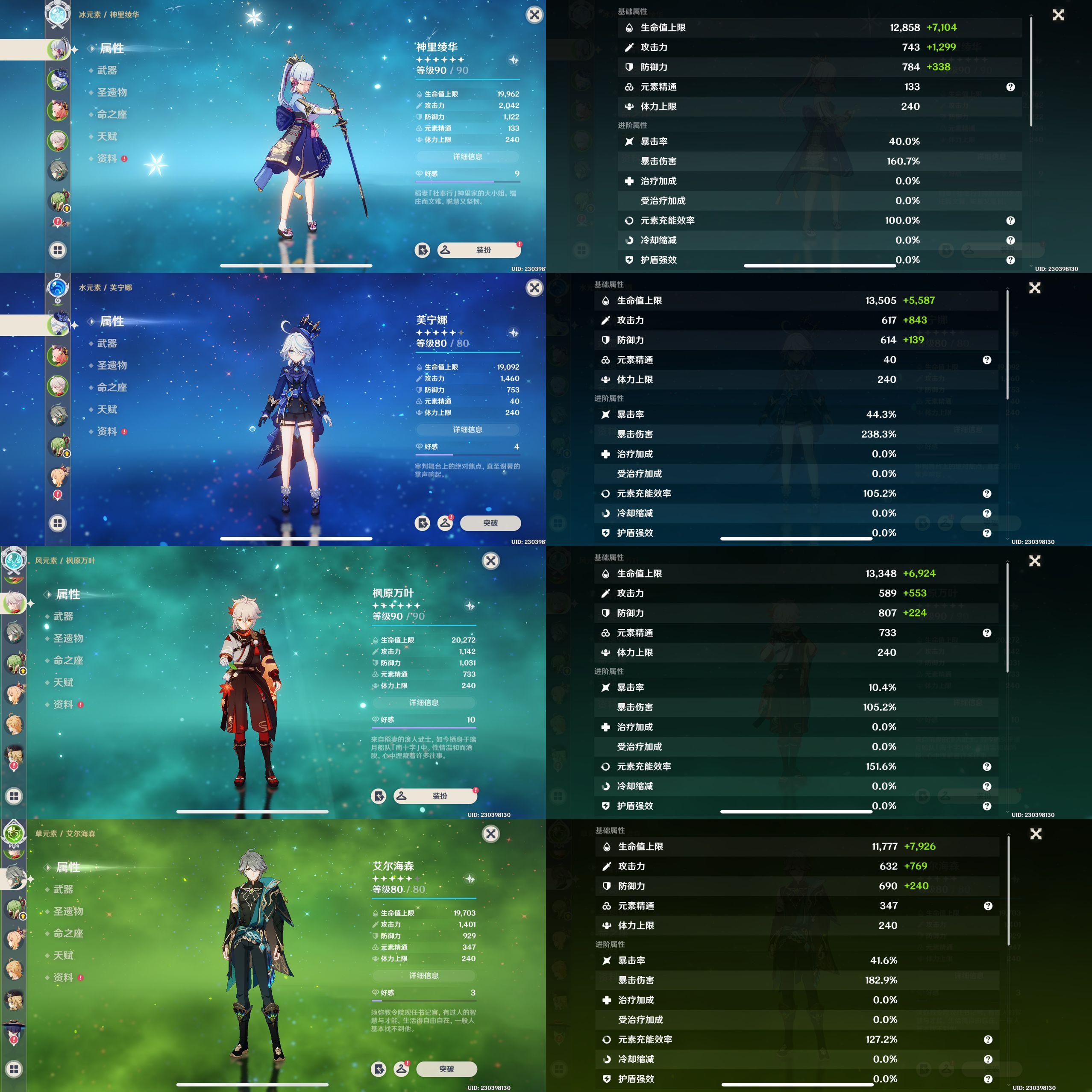Image resolution: width=1092 pixels, height=1092 pixels.
Task: Close 枫原万叶's character screen
Action: [x=490, y=561]
